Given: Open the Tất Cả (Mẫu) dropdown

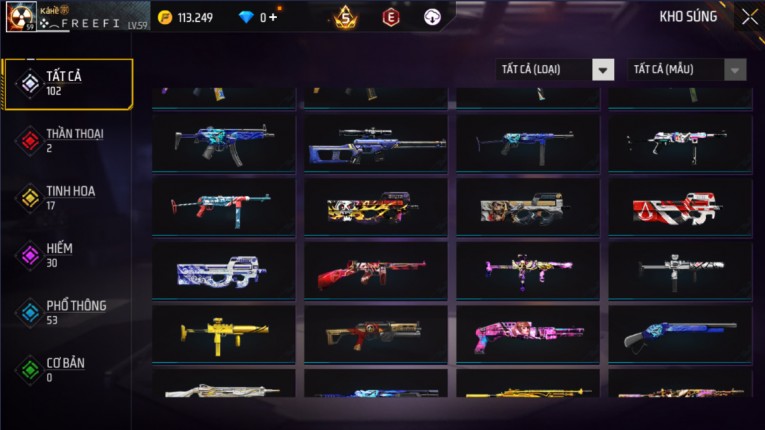Looking at the screenshot, I should tap(687, 69).
